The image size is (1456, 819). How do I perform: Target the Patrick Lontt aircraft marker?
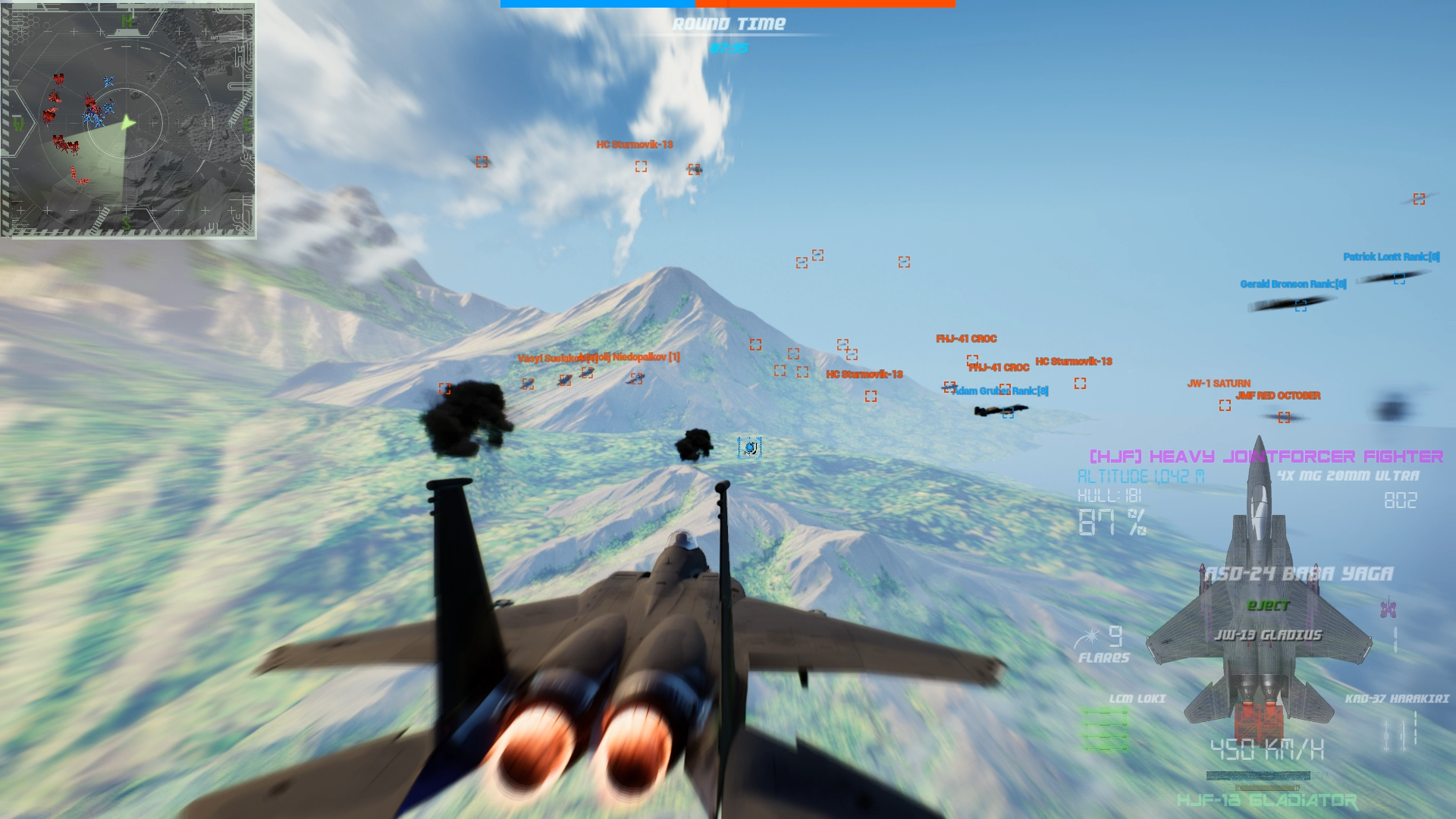(x=1399, y=279)
